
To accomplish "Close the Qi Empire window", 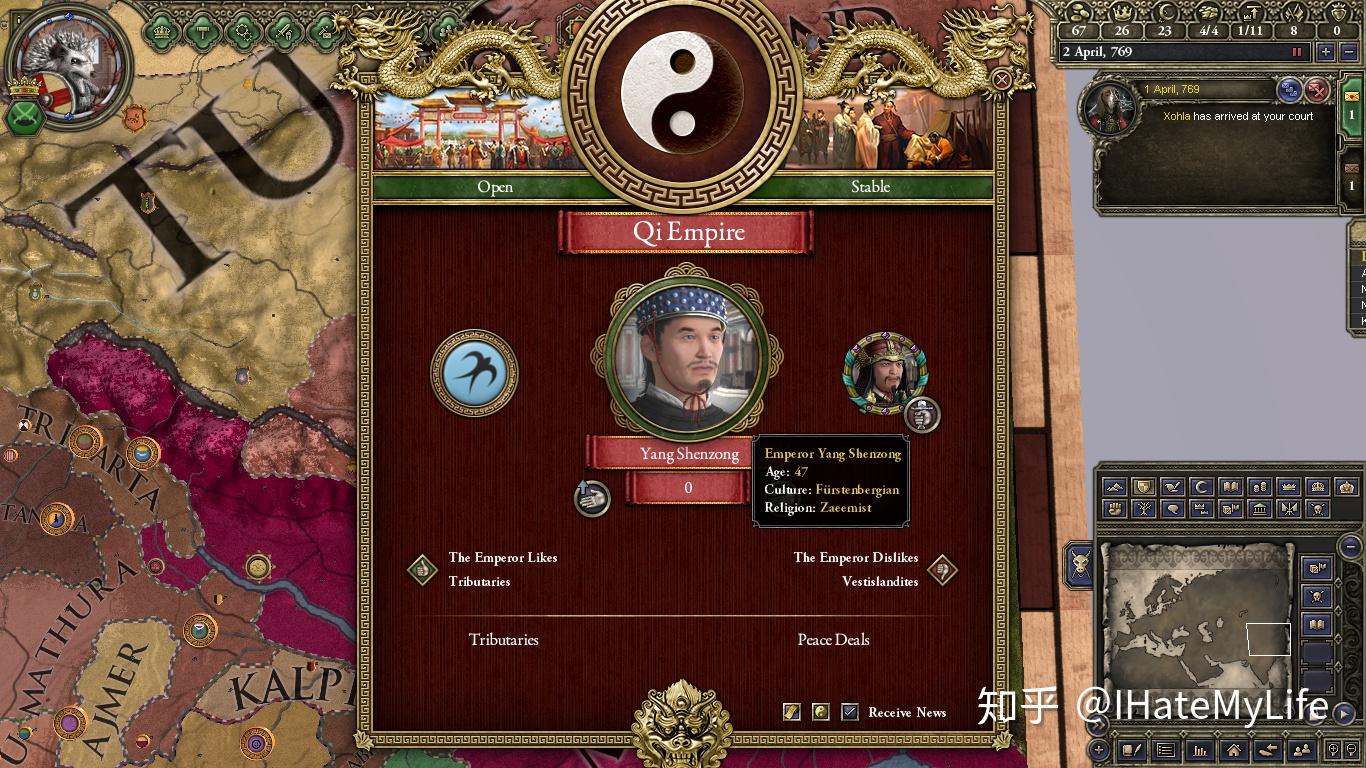I will pyautogui.click(x=1001, y=80).
